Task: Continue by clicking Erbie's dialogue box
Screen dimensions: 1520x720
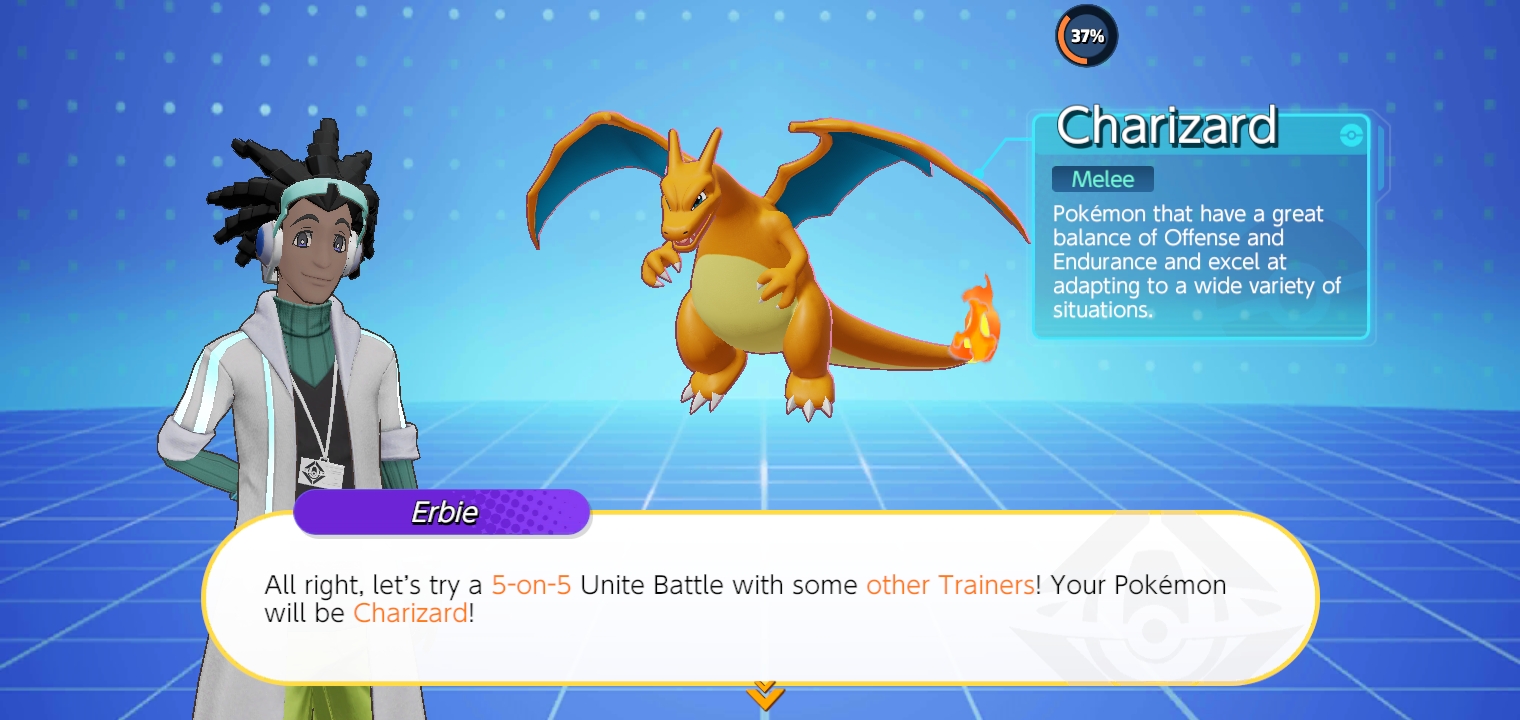Action: [760, 598]
